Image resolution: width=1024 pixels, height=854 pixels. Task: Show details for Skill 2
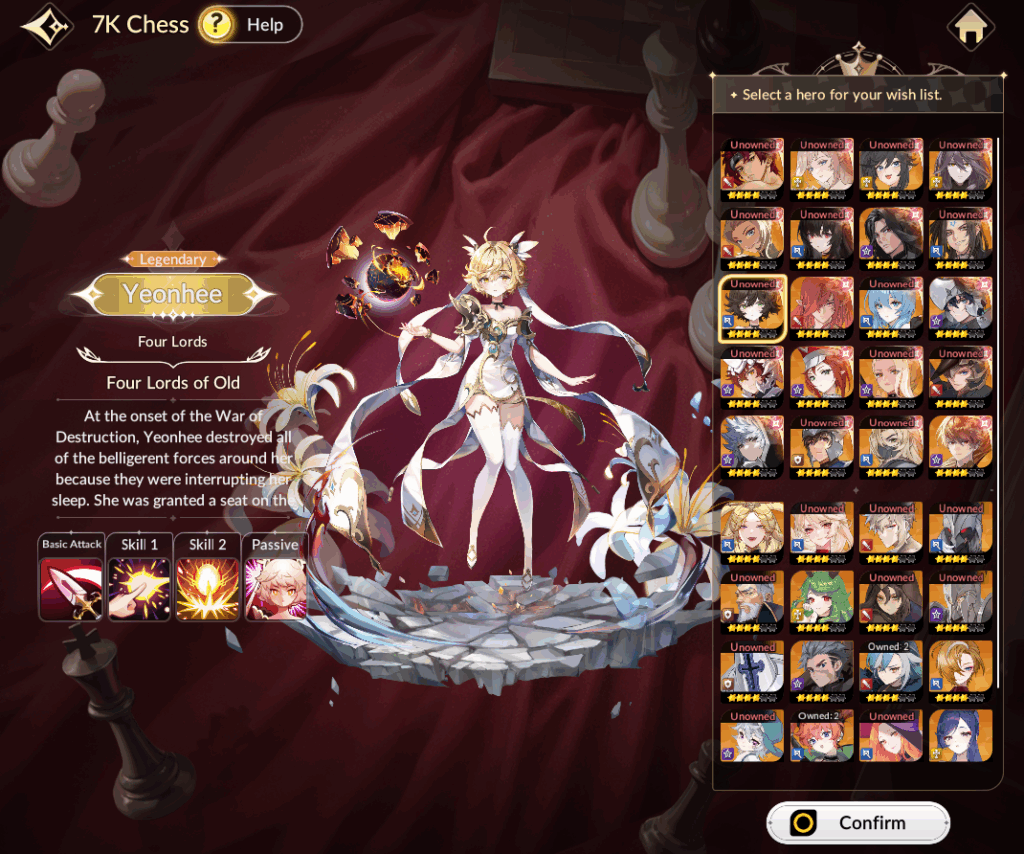click(x=207, y=588)
